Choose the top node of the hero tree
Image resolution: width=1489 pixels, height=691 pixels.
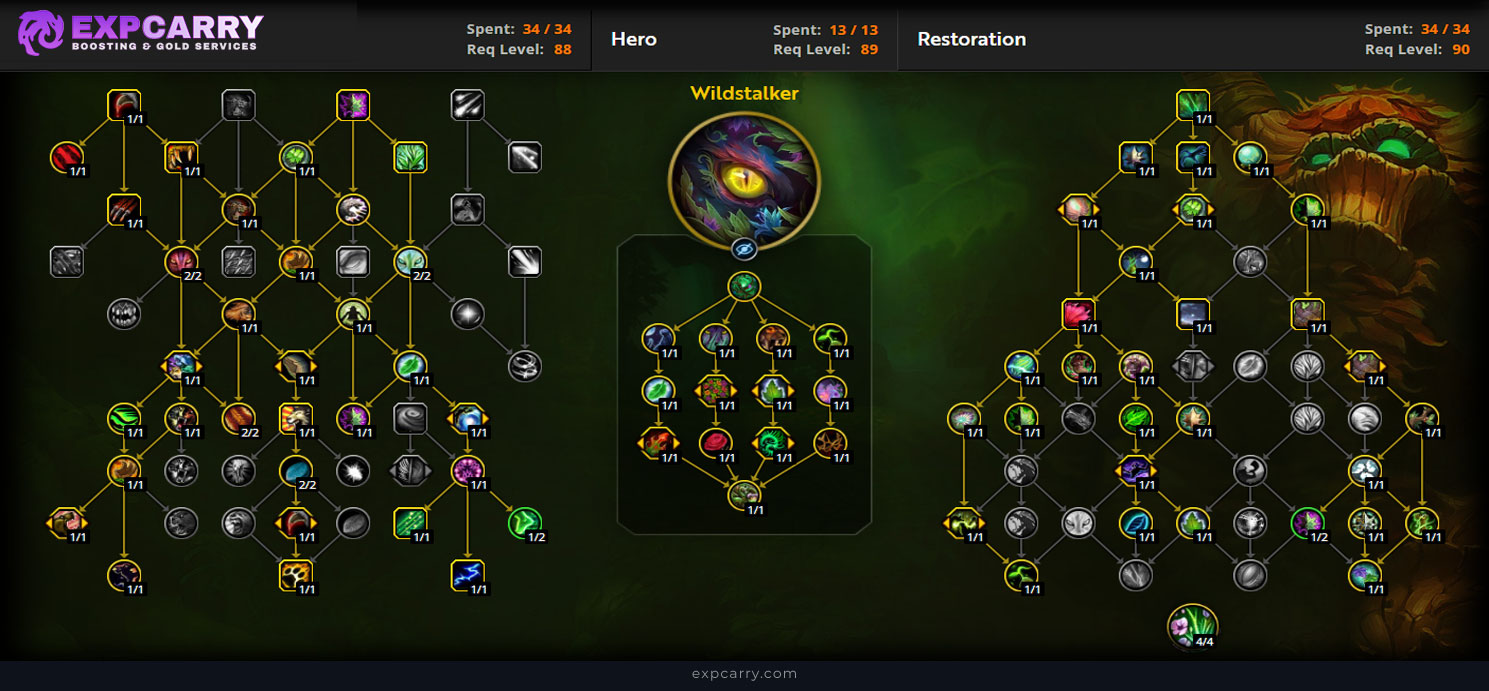(744, 287)
